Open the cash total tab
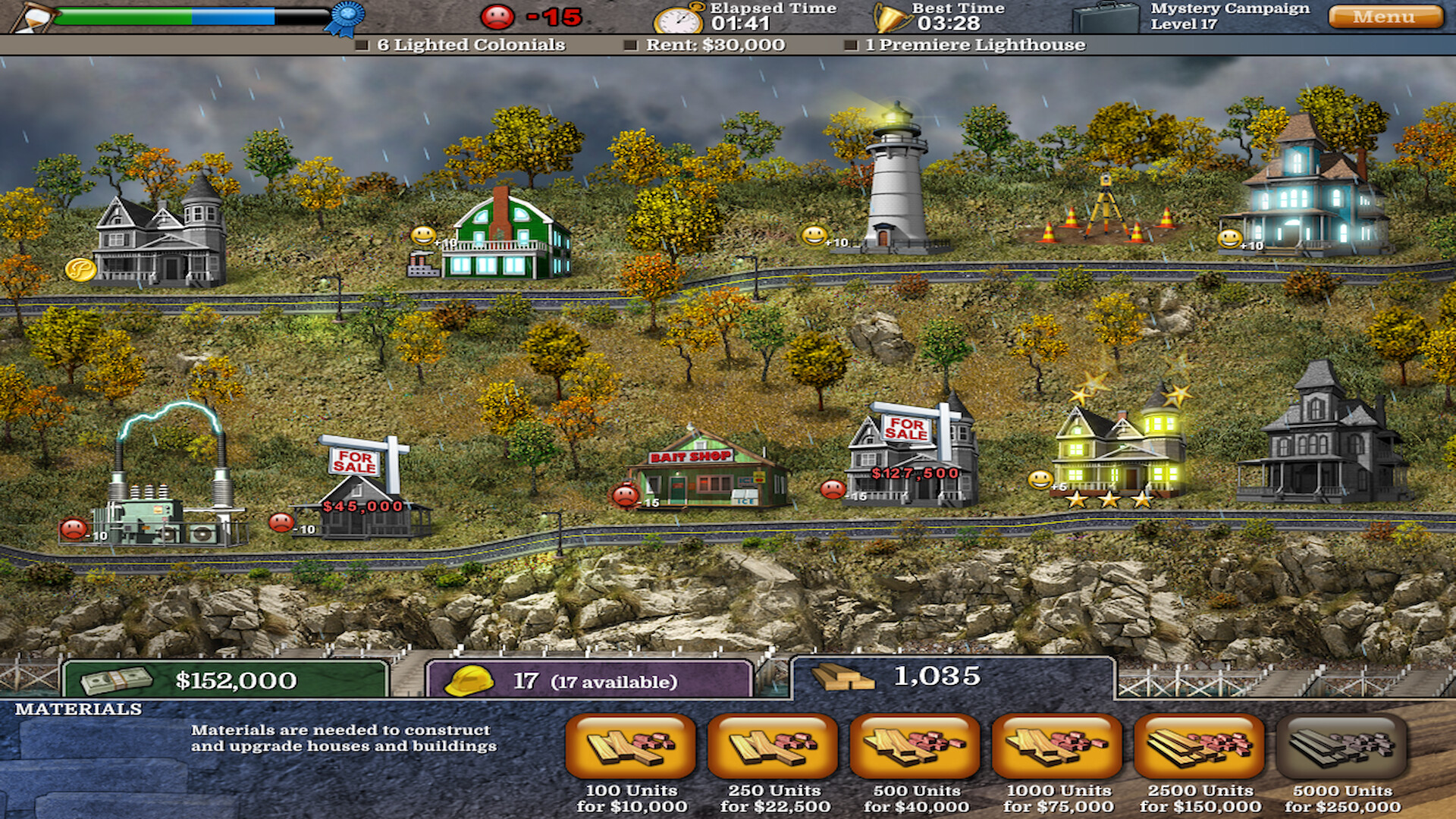 [x=227, y=682]
